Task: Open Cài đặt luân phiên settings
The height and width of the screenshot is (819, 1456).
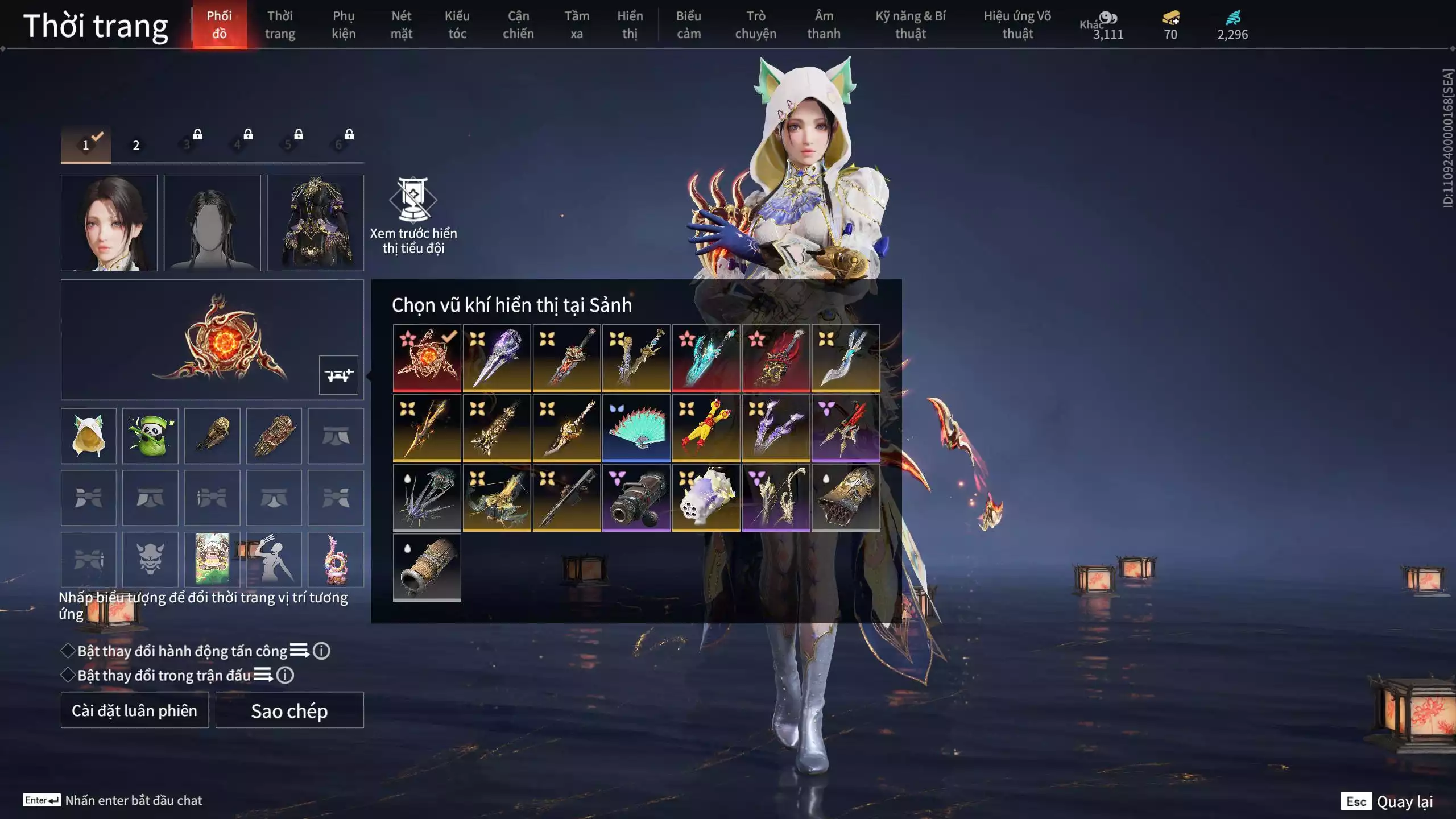Action: coord(135,710)
